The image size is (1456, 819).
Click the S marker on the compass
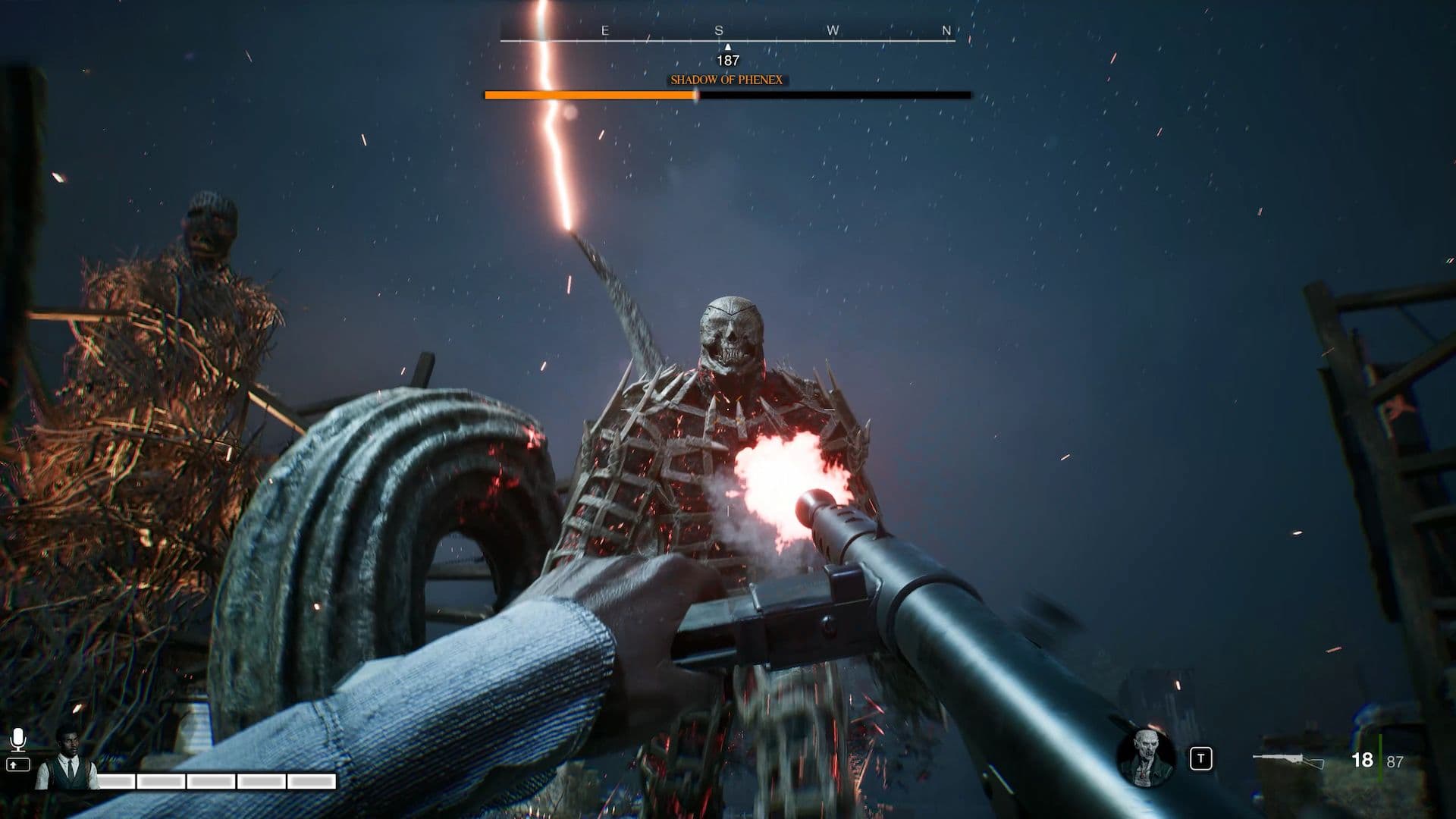click(x=719, y=30)
